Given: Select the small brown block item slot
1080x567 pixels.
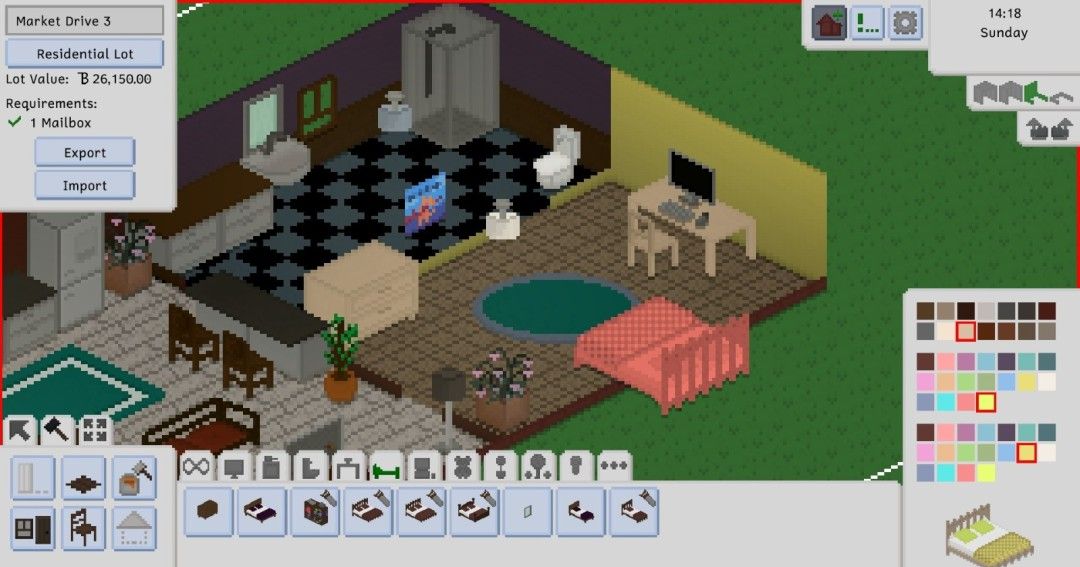Looking at the screenshot, I should [210, 510].
